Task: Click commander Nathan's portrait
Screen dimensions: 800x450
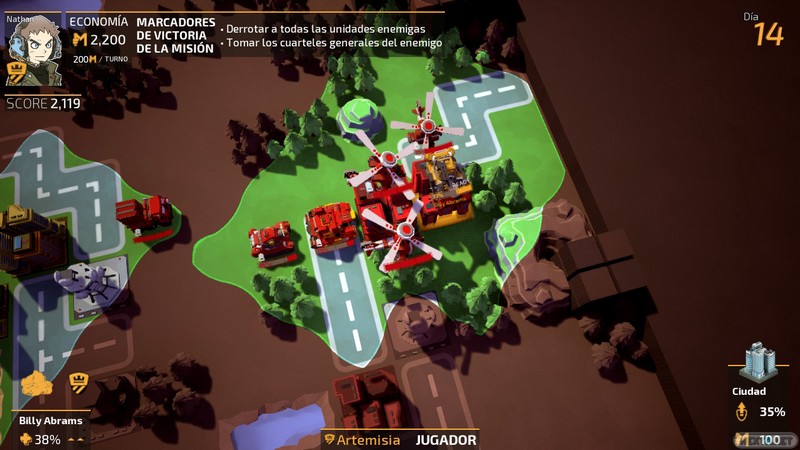Action: pos(33,49)
